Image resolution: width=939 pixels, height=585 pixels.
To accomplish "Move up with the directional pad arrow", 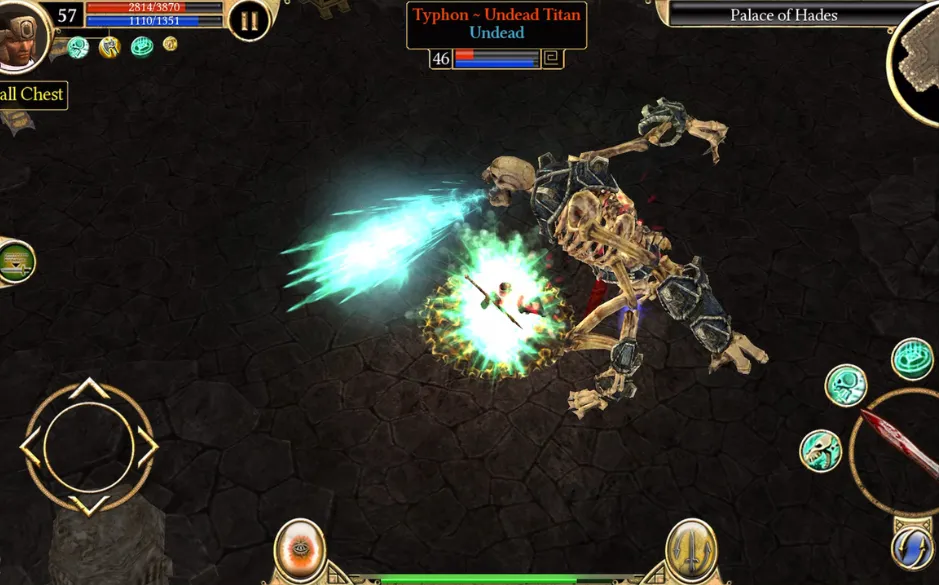I will pos(89,388).
